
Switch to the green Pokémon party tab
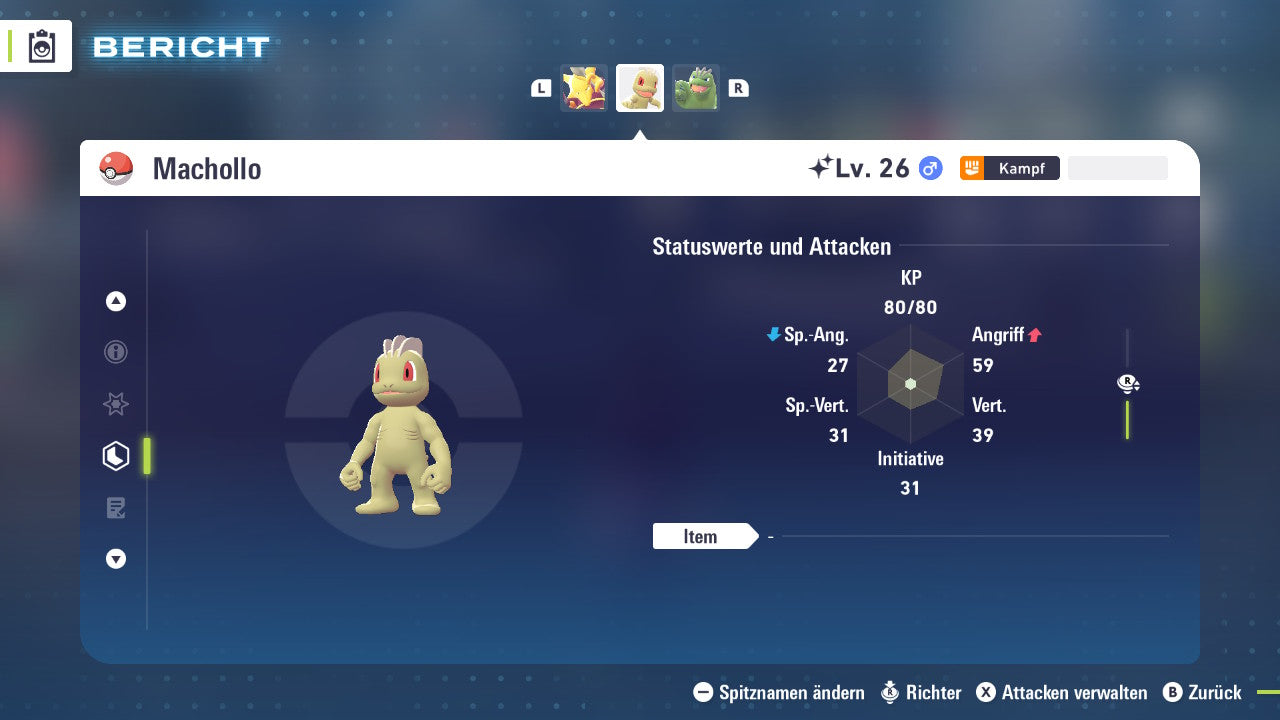695,87
